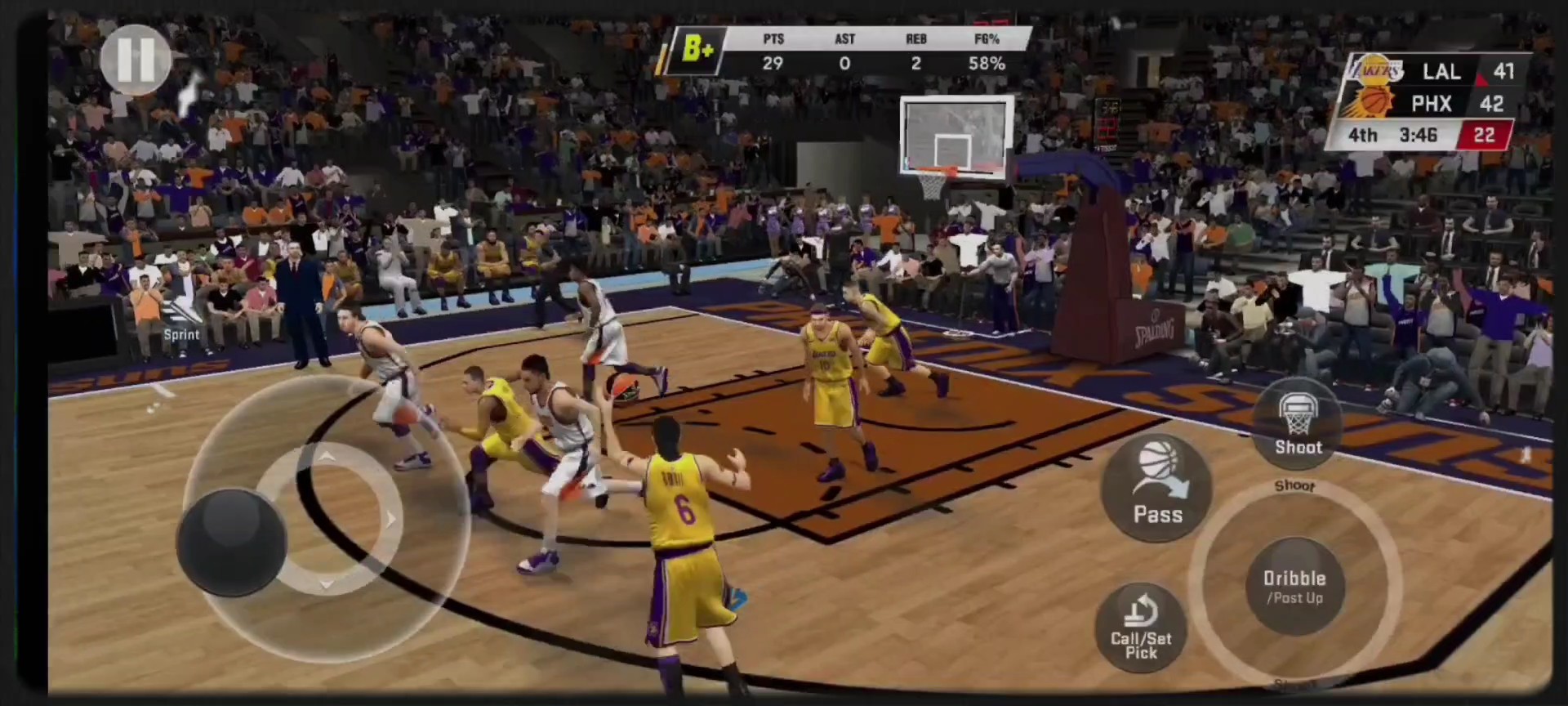Viewport: 1568px width, 706px height.
Task: Touch the virtual joystick thumb knob
Action: [x=232, y=541]
